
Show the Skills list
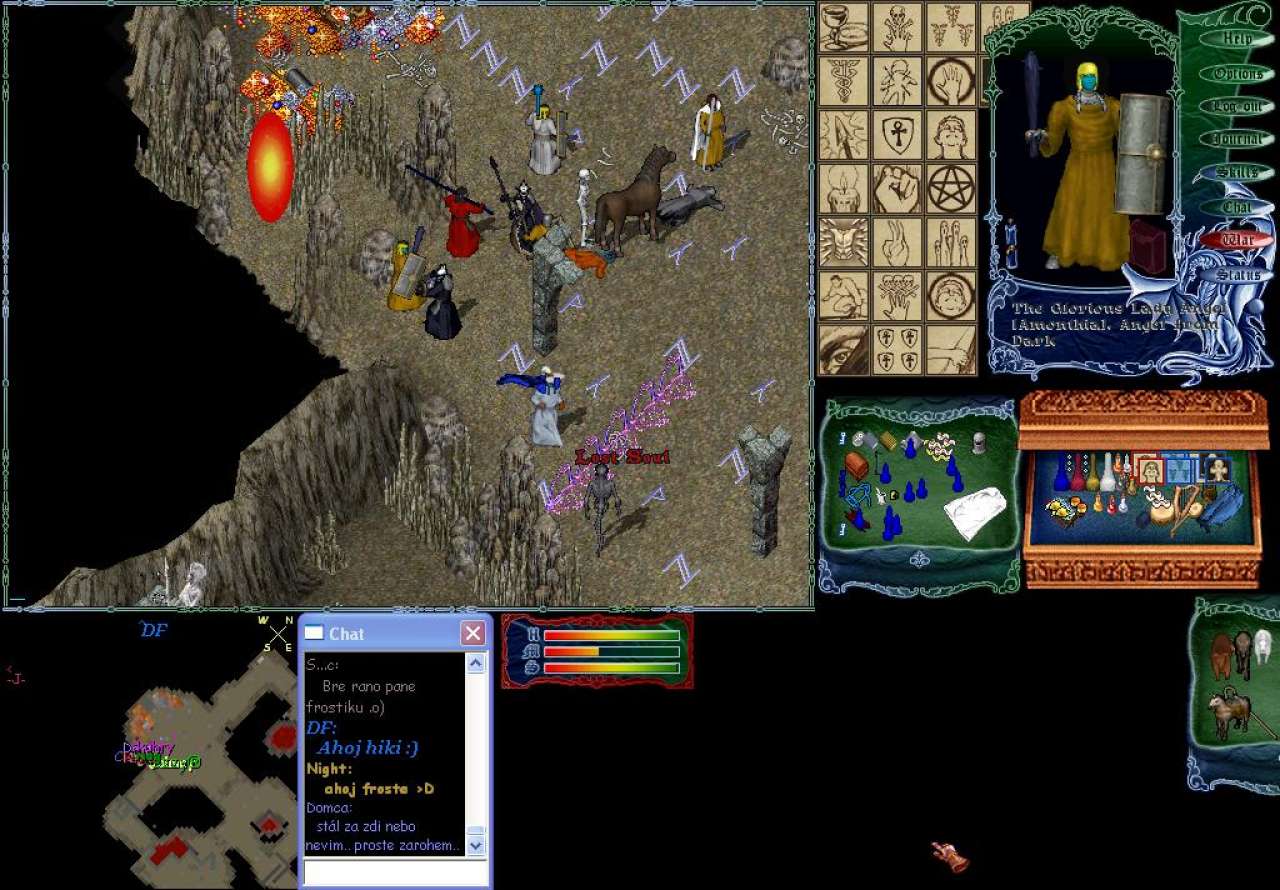coord(1238,173)
